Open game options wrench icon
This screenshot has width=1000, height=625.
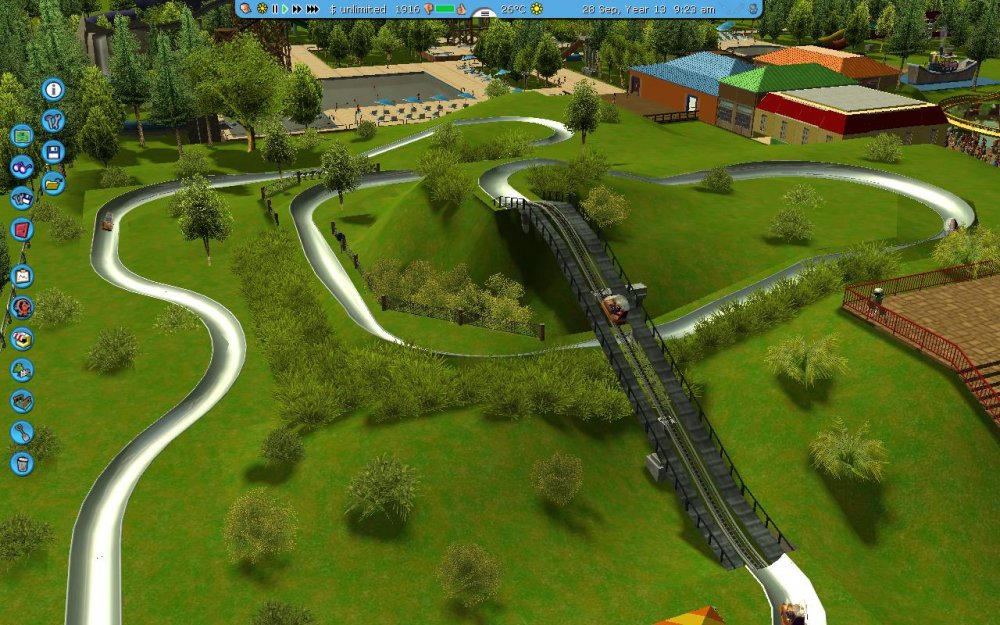[x=53, y=121]
